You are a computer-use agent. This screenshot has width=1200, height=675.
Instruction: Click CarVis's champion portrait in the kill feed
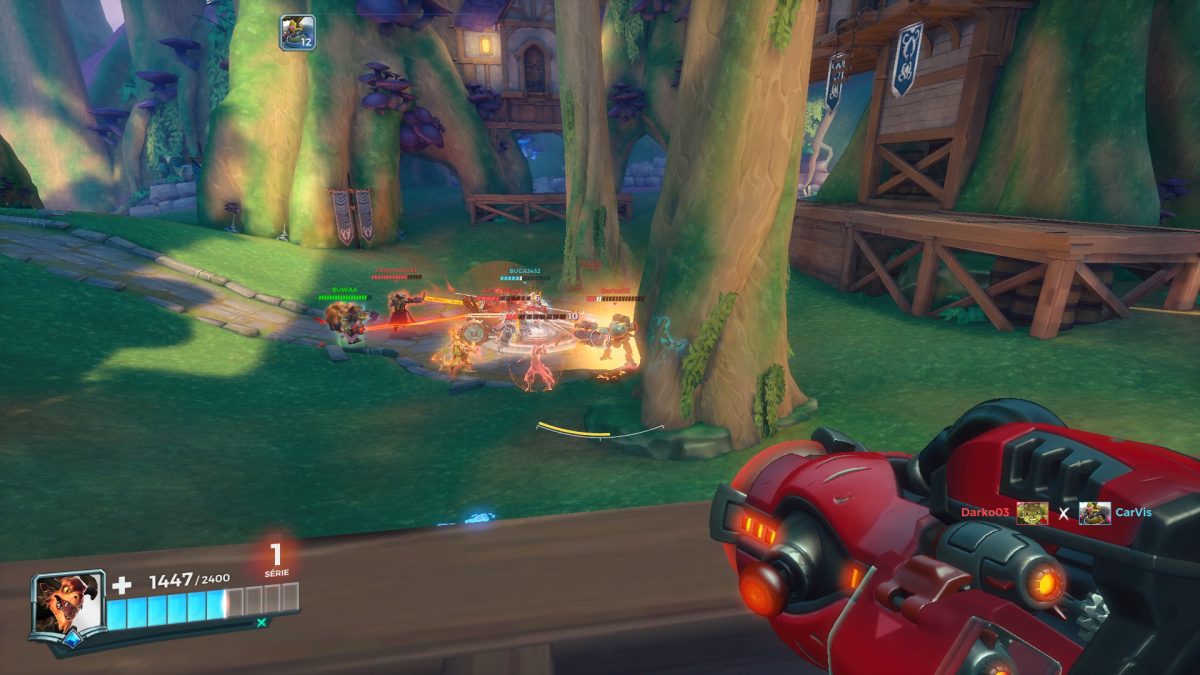[x=1094, y=513]
